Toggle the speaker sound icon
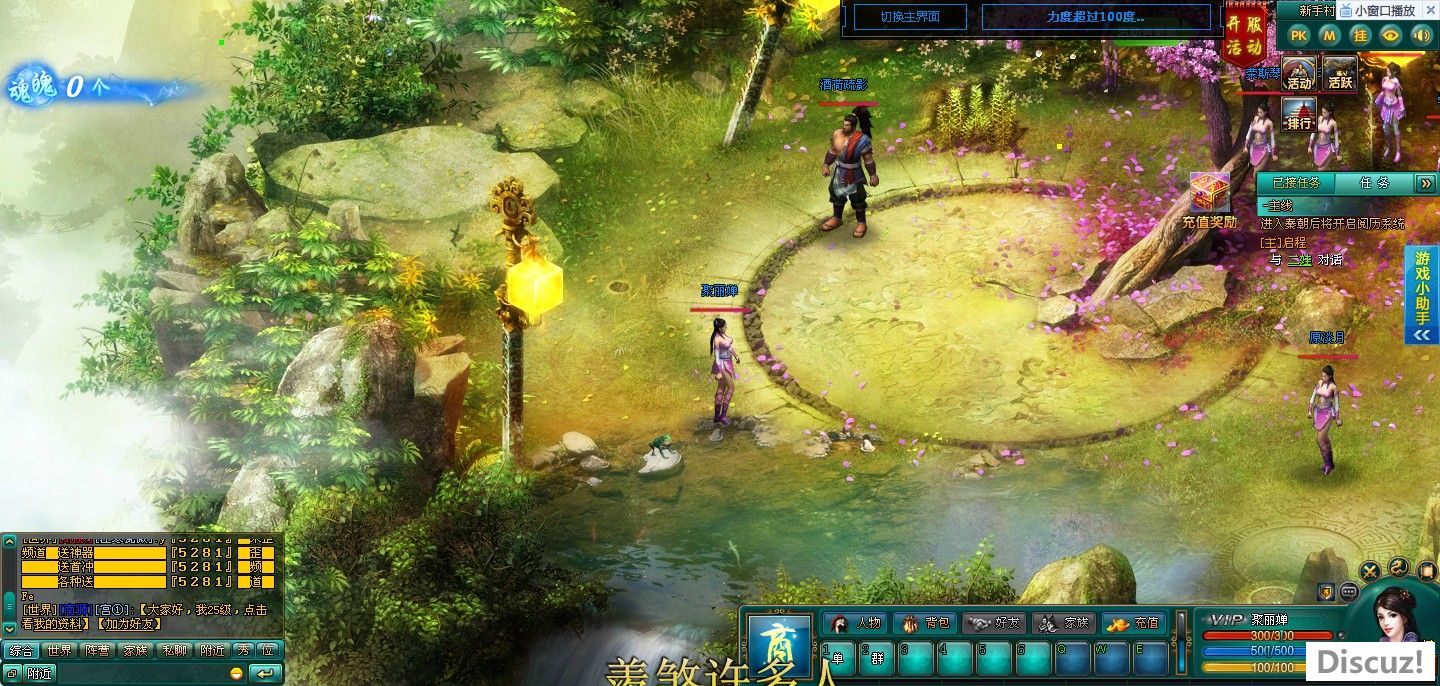Screen dimensions: 1440x686 1421,35
